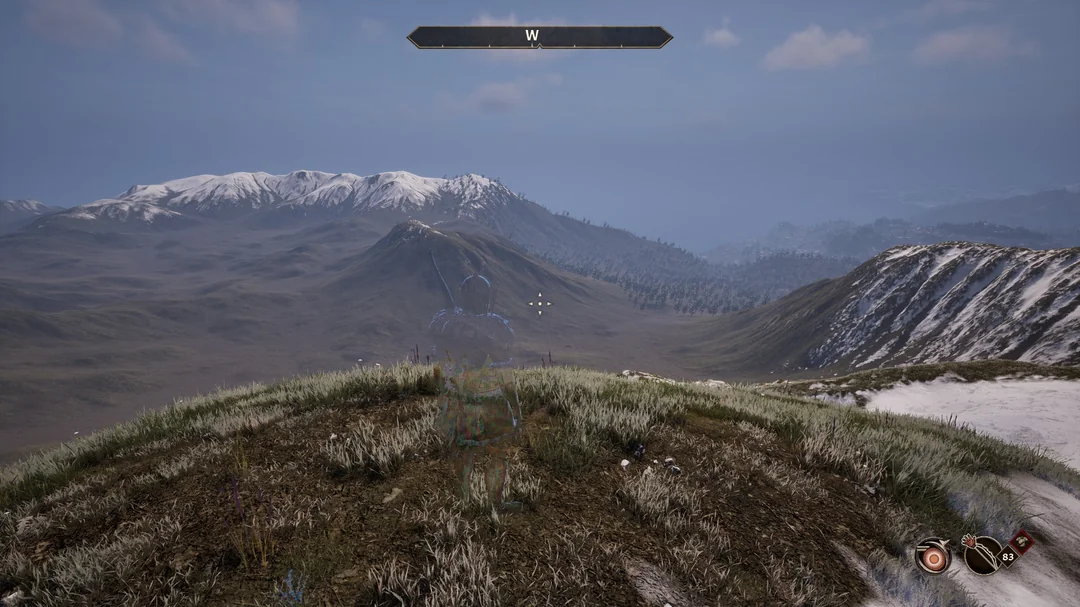The height and width of the screenshot is (607, 1080).
Task: Select the bow and quiver weapon icon
Action: tap(982, 555)
